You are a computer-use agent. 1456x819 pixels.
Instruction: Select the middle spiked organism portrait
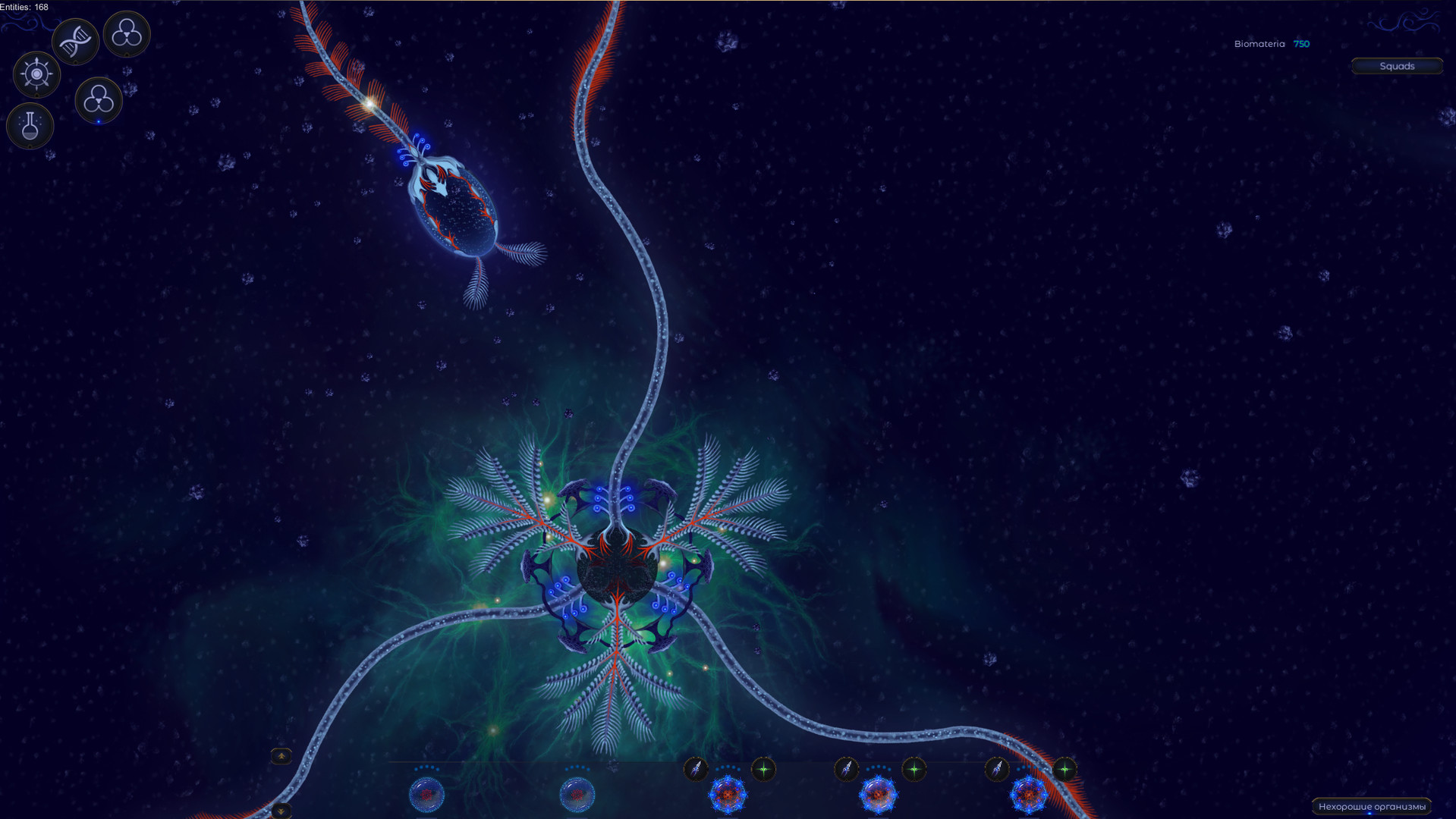point(879,795)
